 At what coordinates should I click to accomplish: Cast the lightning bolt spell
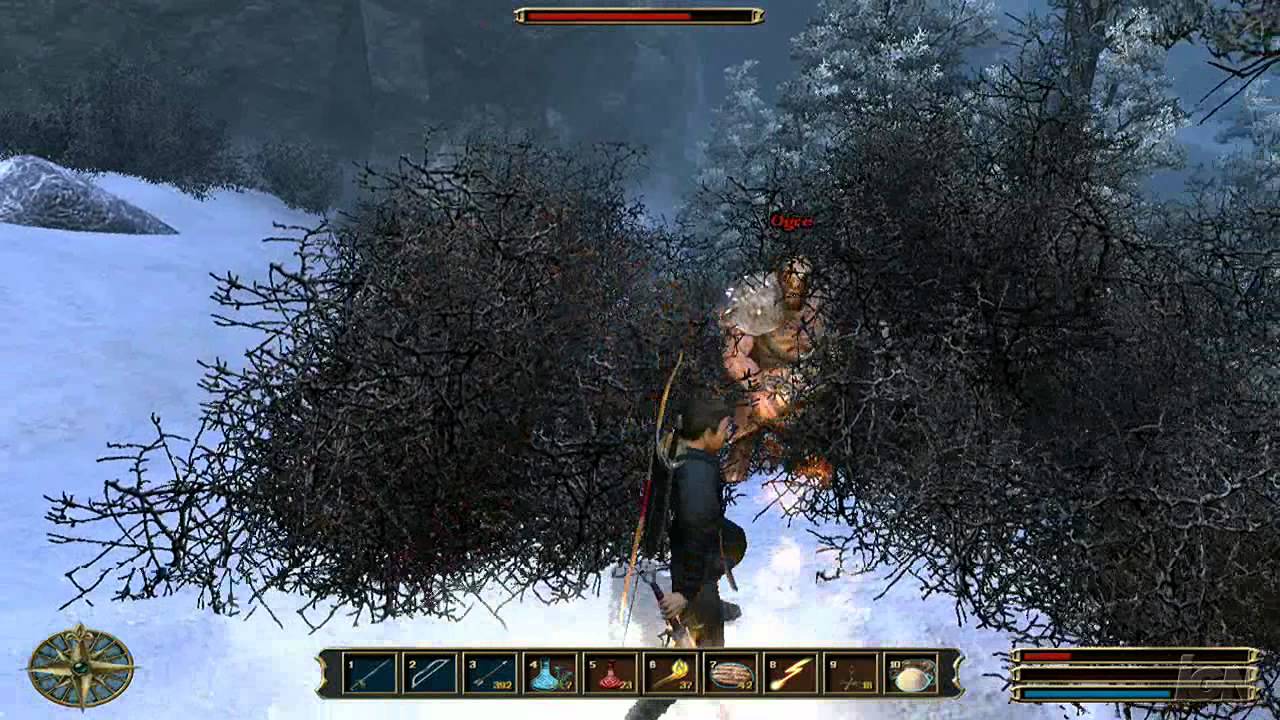point(790,673)
